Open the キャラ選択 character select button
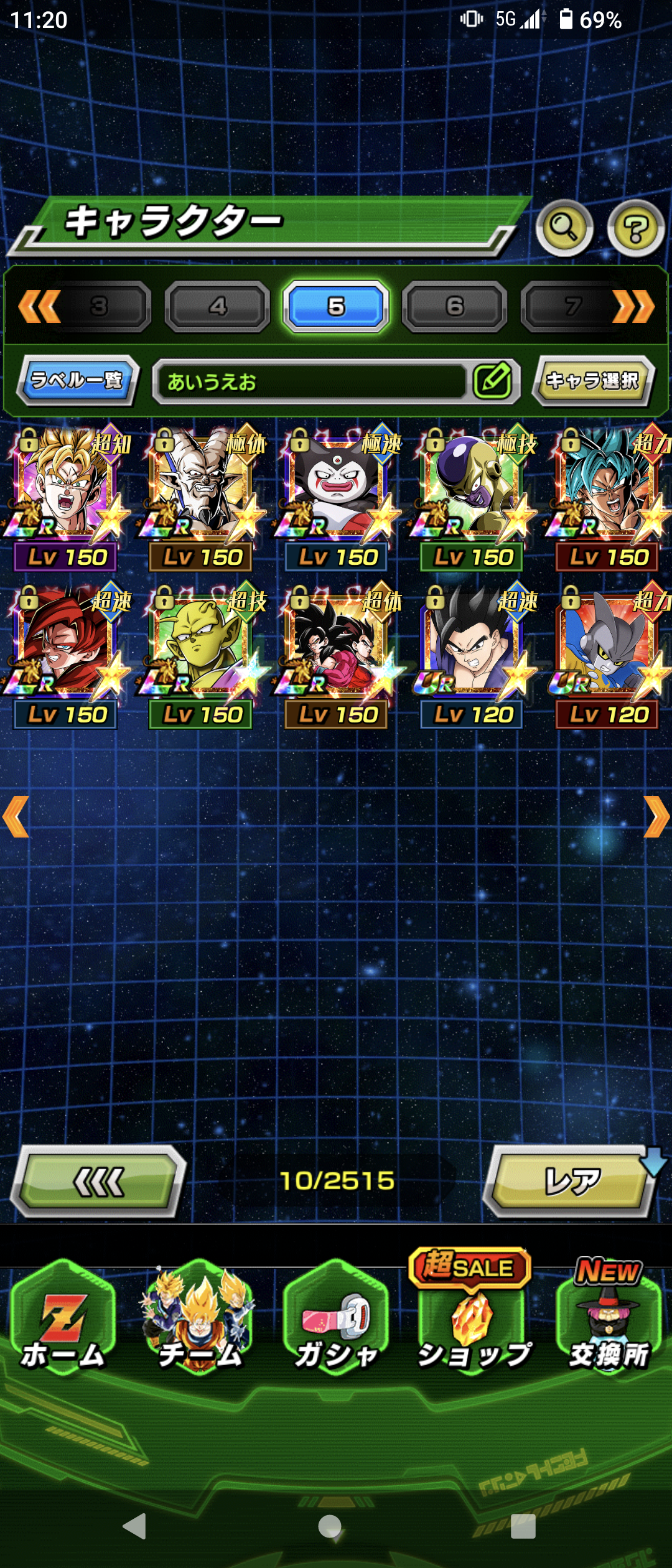The image size is (672, 1568). click(x=592, y=380)
